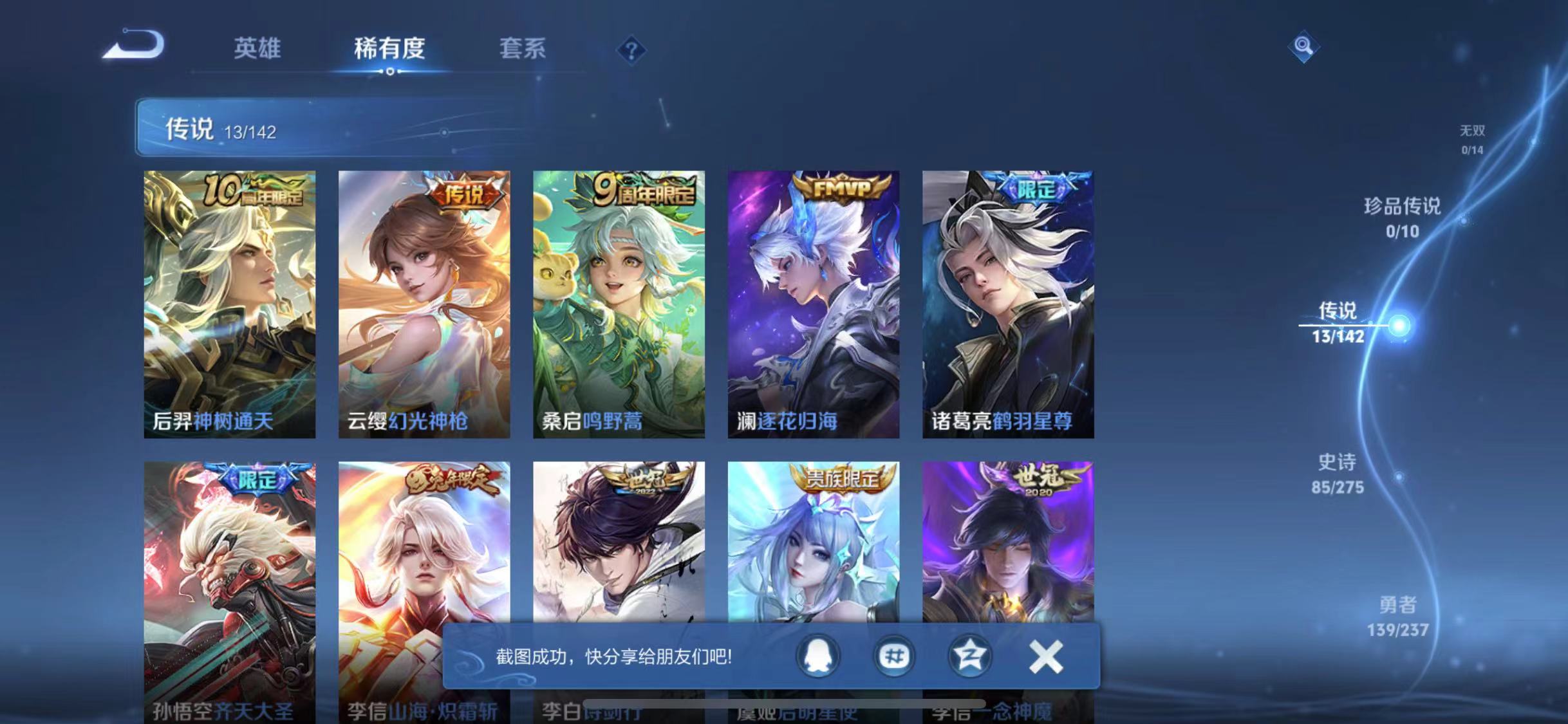Click the hashtag share icon
1568x724 pixels.
[x=893, y=657]
